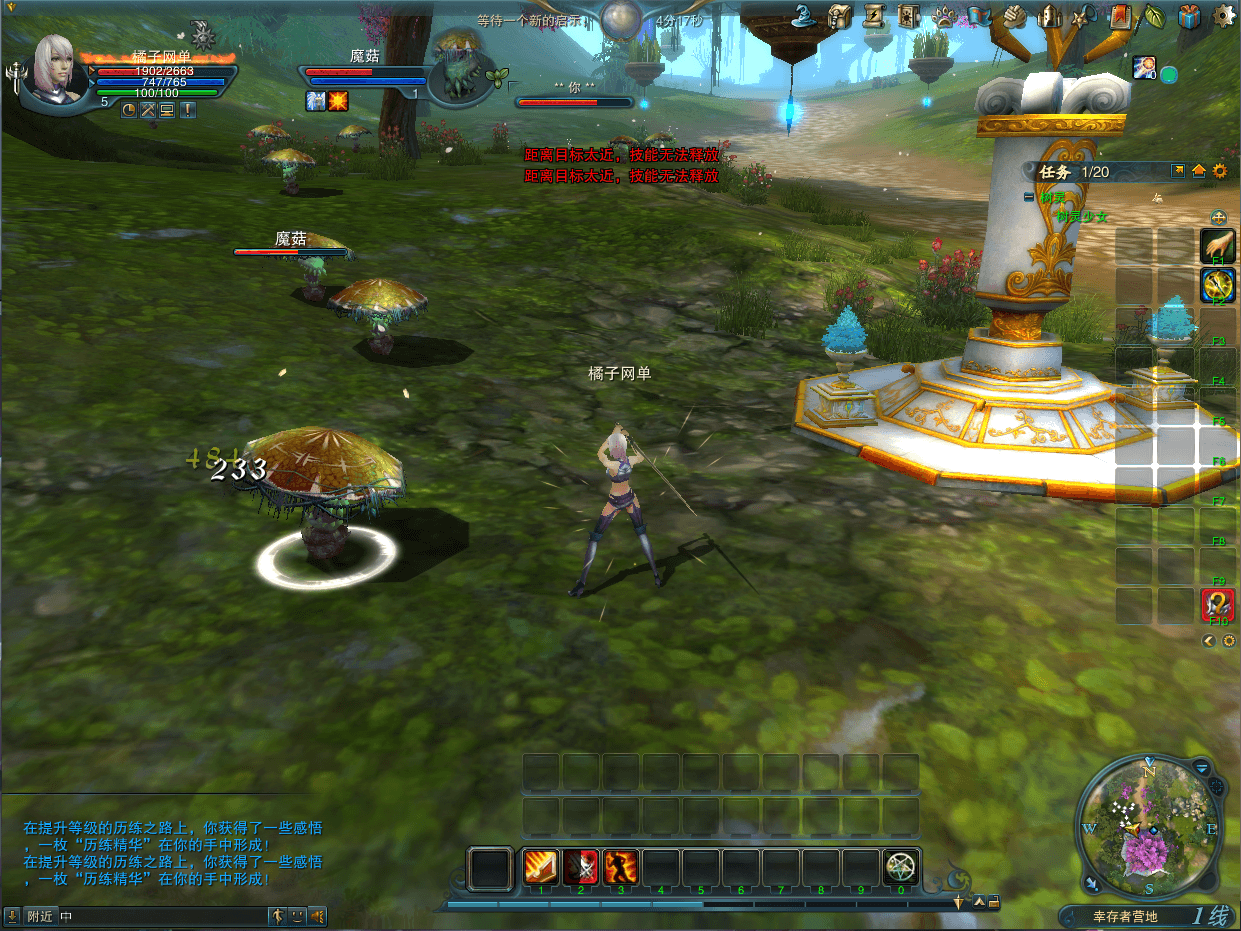
Task: Open the paw print pet menu
Action: 945,16
